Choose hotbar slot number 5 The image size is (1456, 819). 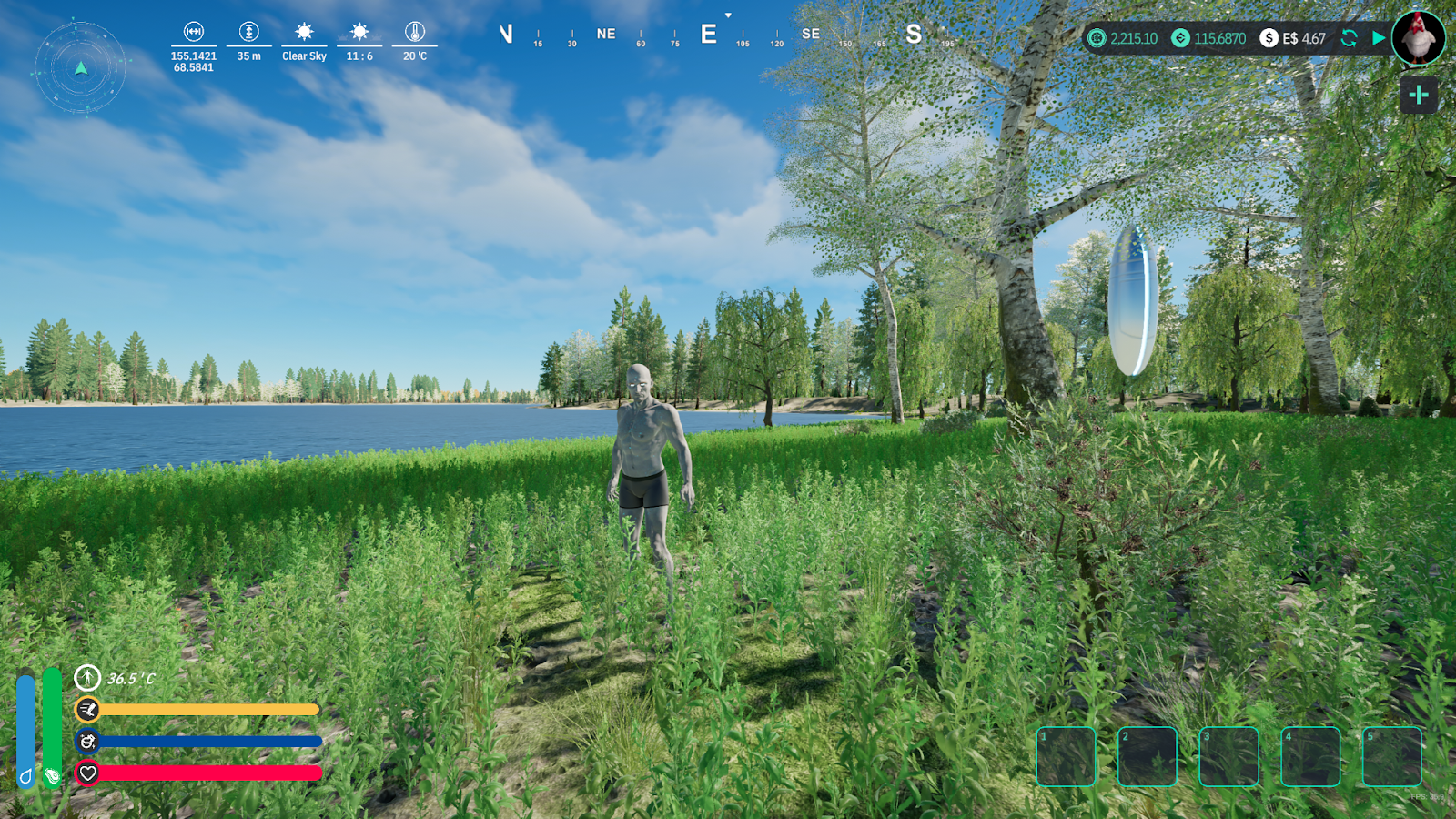1391,756
